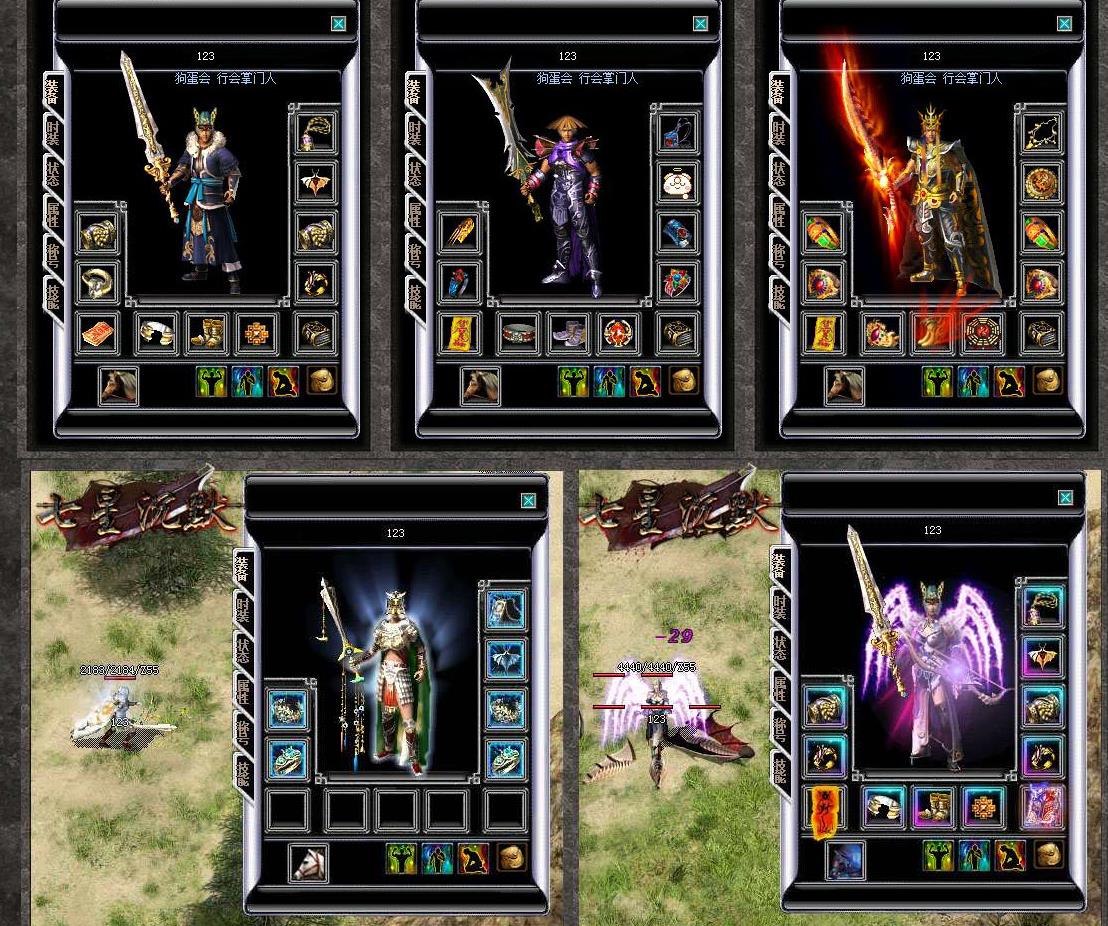This screenshot has width=1108, height=926.
Task: Click the gold pouch icon on flaming sword panel
Action: pyautogui.click(x=1047, y=380)
